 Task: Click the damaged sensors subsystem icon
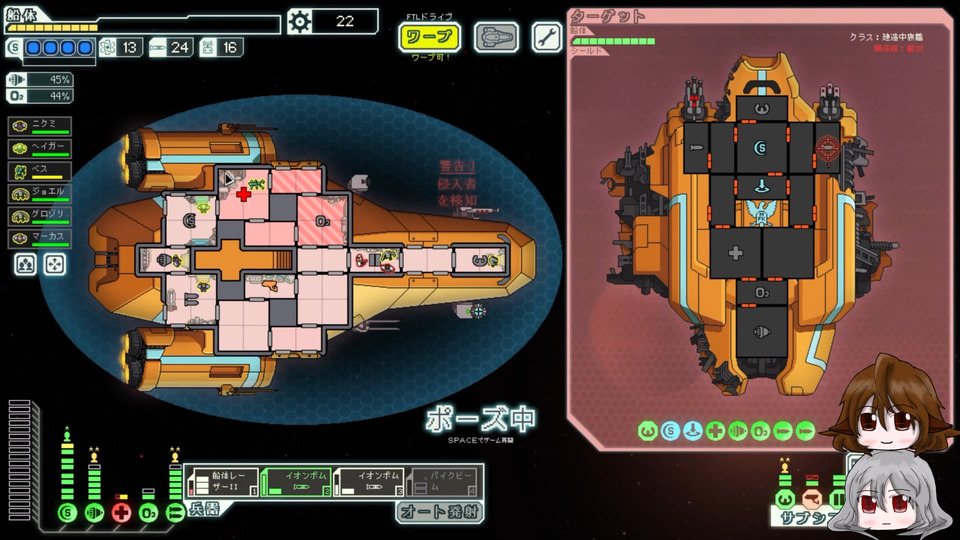click(812, 499)
